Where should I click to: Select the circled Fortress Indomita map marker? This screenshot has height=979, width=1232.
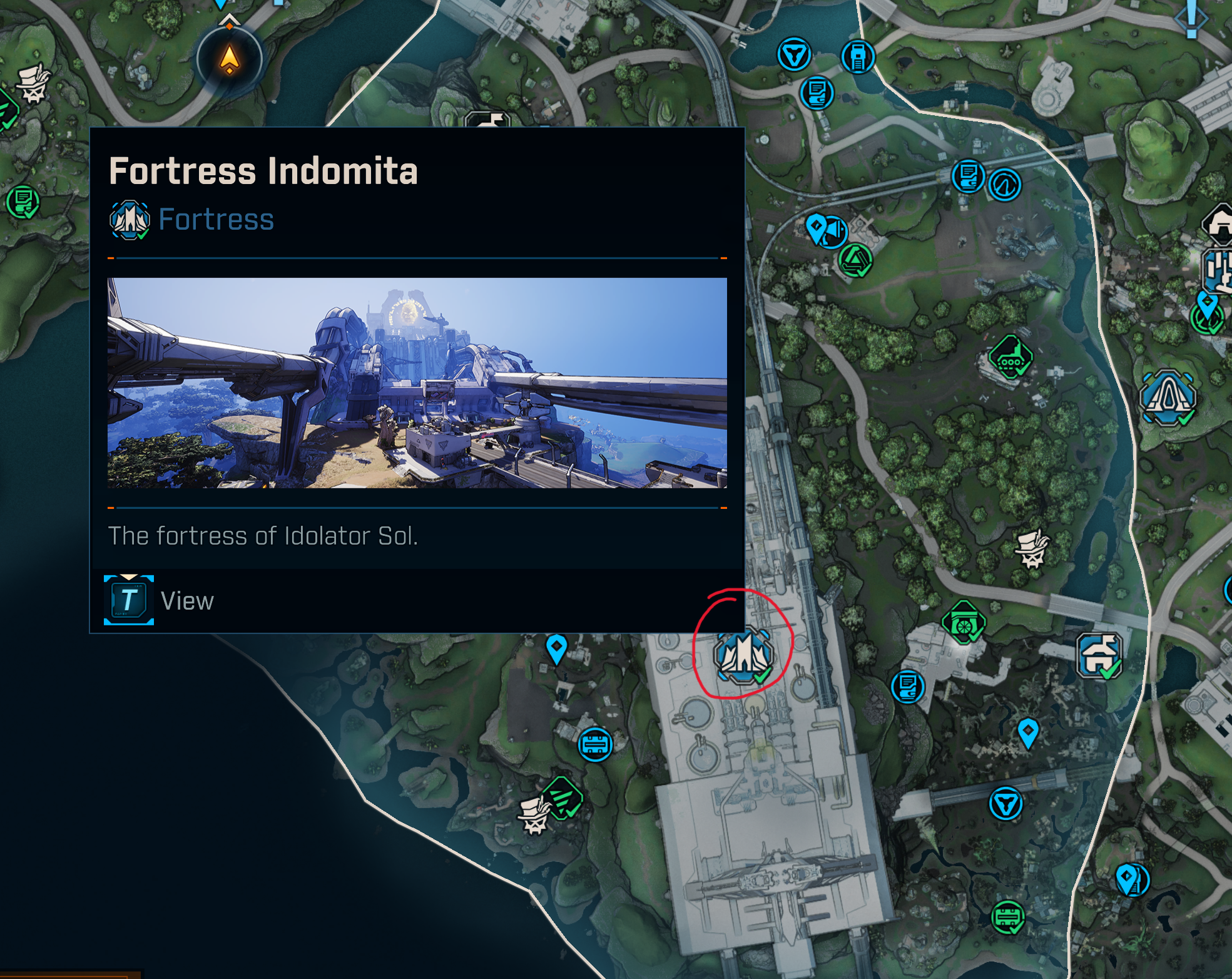(743, 655)
